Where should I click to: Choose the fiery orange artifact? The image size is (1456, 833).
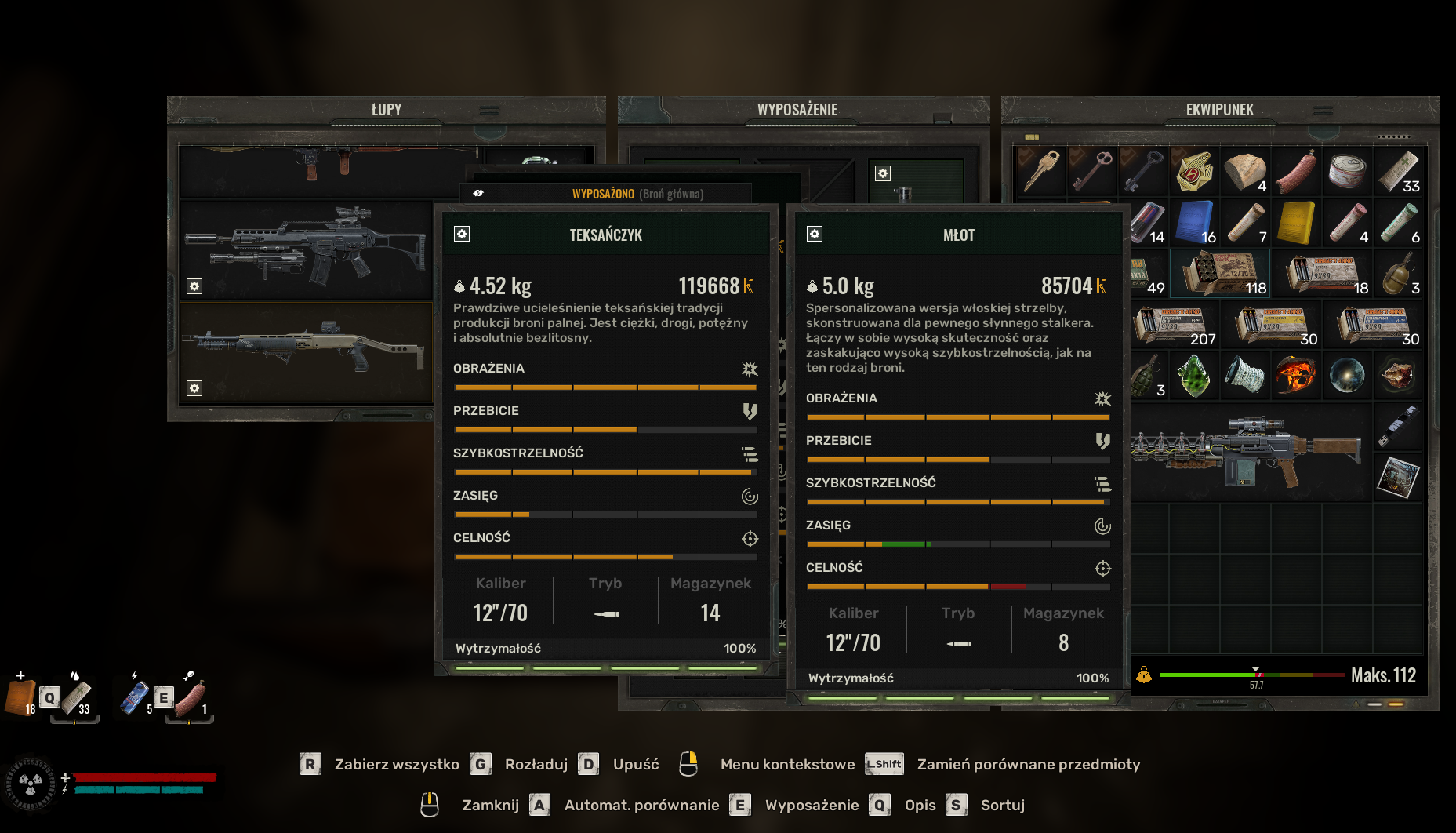click(1296, 375)
